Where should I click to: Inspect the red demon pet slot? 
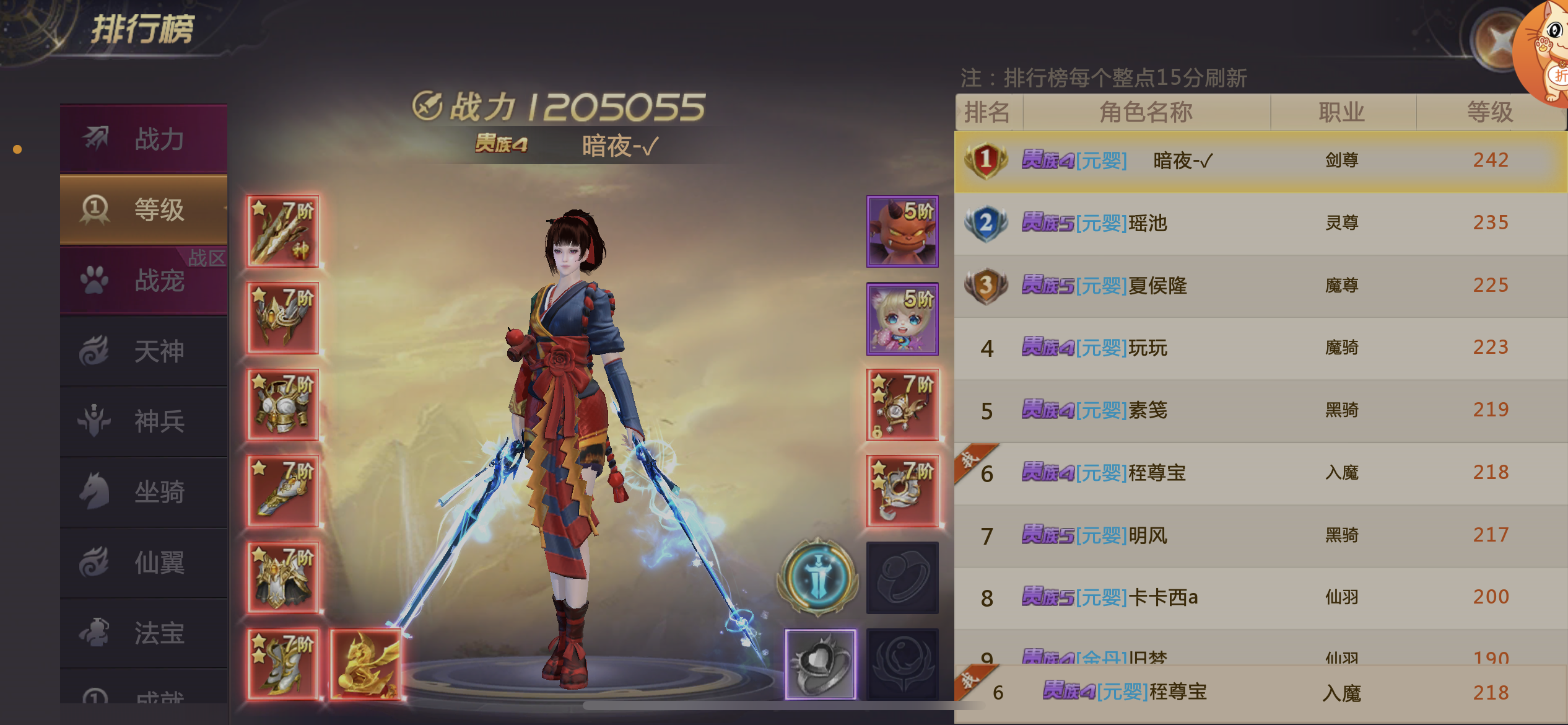click(902, 232)
